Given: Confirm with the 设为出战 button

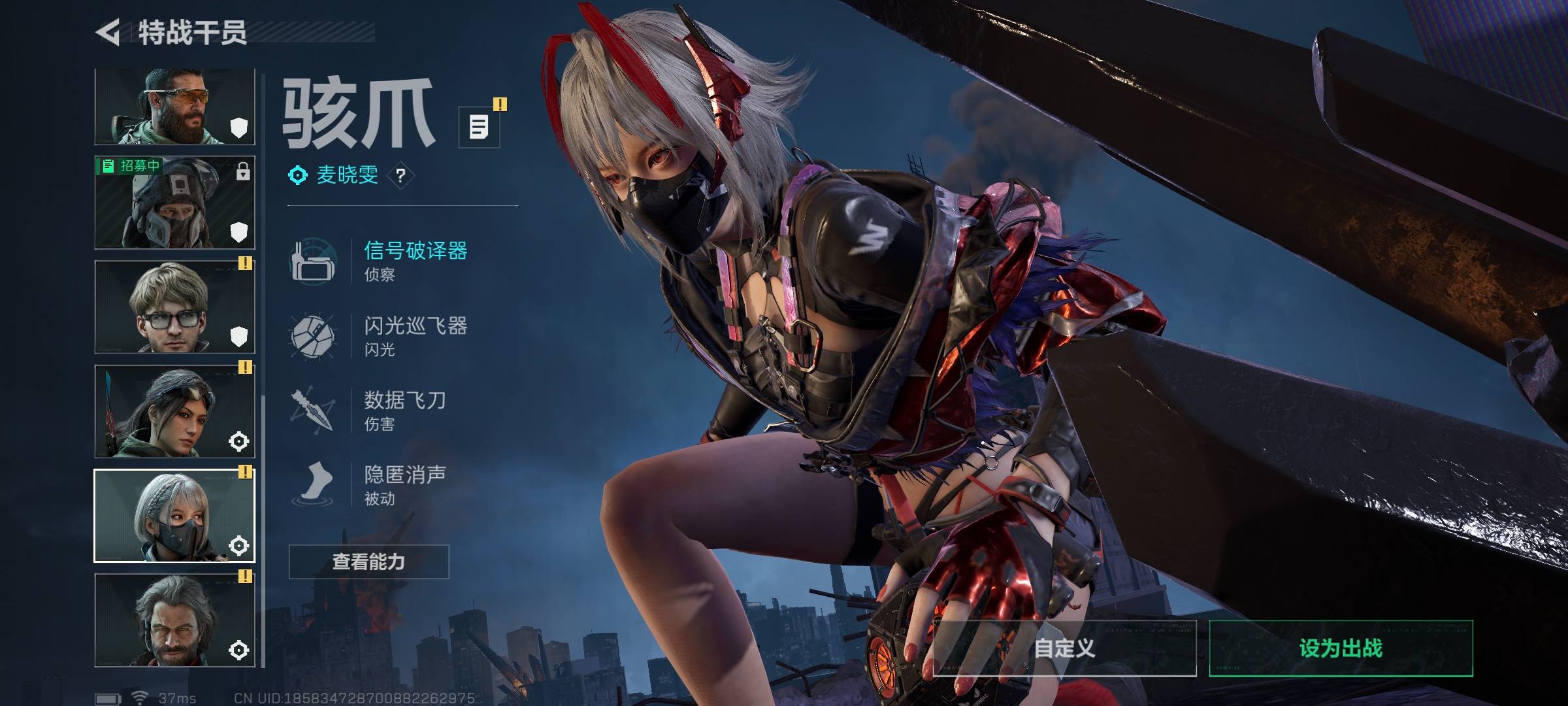Looking at the screenshot, I should click(1341, 648).
